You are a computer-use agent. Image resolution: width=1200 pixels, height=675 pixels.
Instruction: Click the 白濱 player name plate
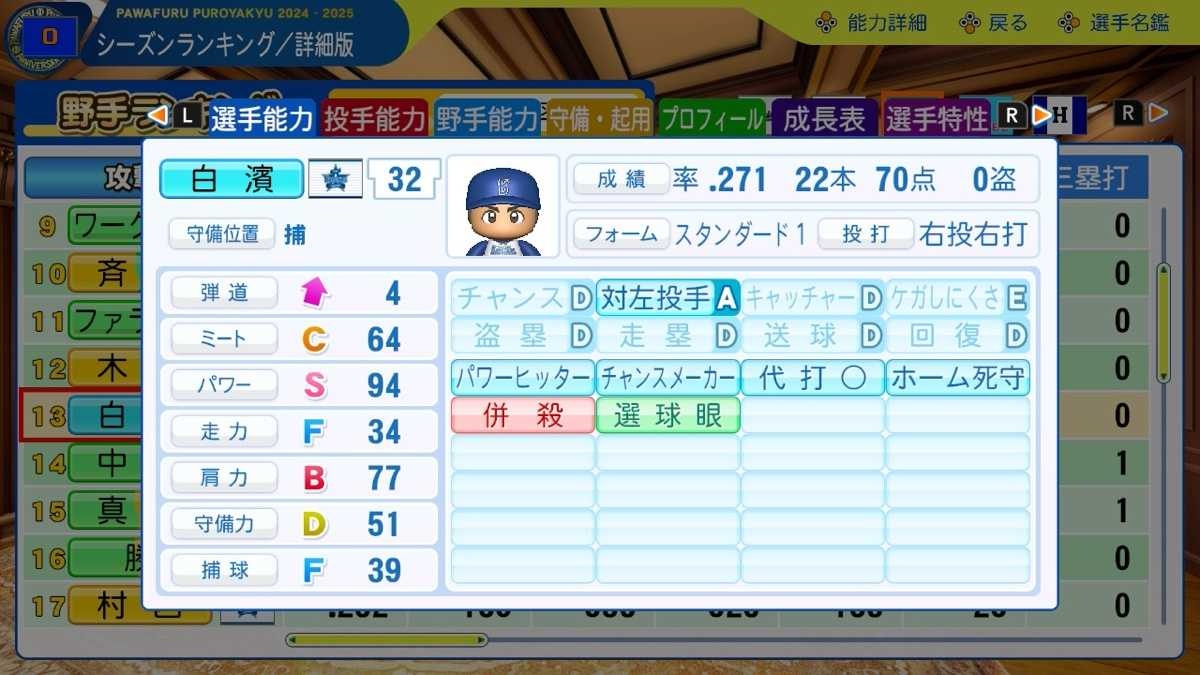[231, 179]
